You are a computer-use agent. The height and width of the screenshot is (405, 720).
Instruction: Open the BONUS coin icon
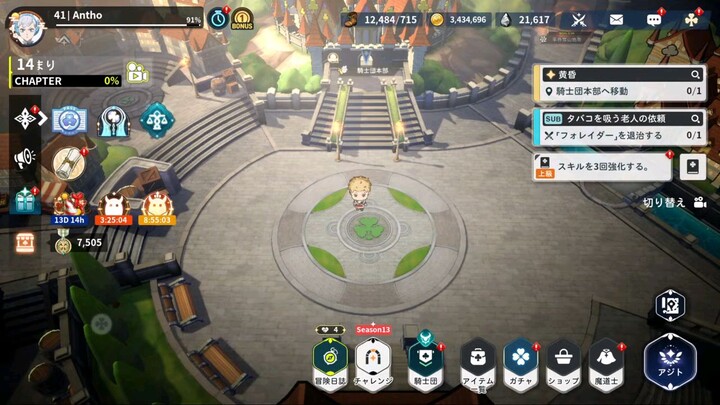point(242,19)
